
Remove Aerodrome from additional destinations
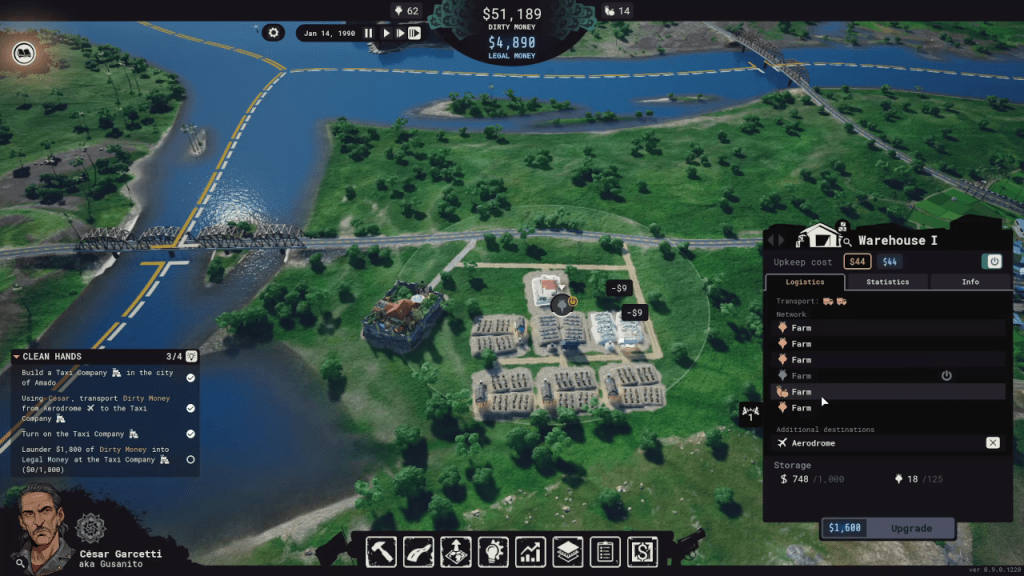click(x=992, y=443)
